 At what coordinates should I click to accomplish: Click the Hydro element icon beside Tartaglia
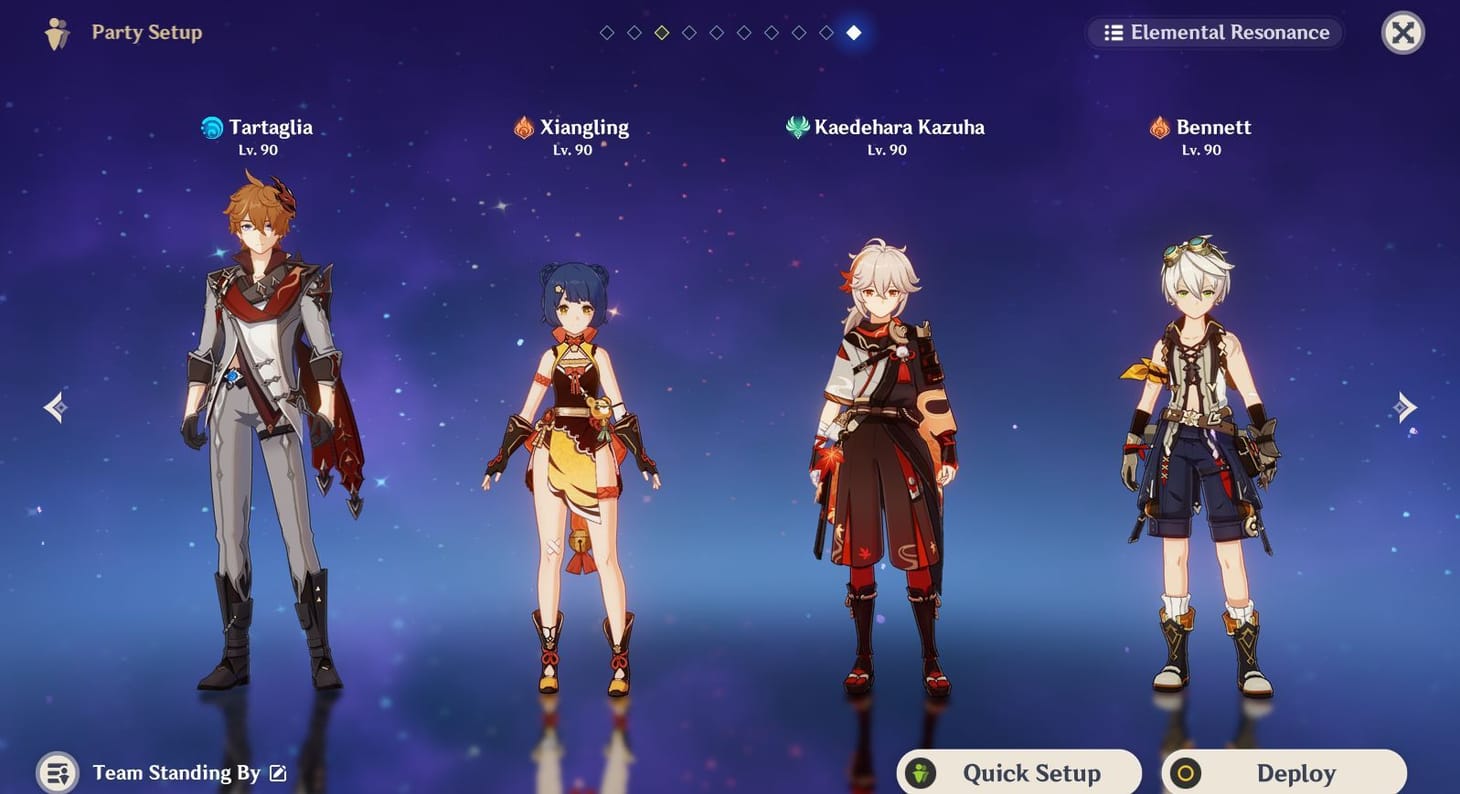[x=211, y=127]
